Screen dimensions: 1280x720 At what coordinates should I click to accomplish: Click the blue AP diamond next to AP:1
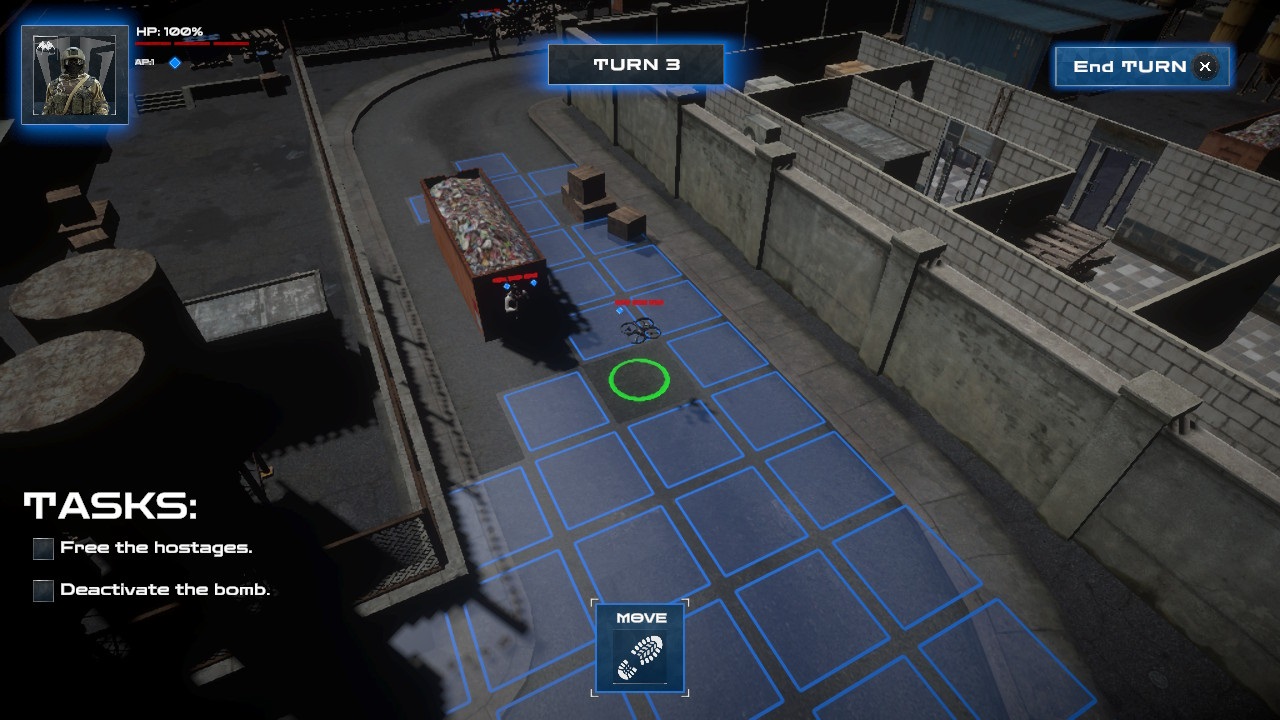coord(174,63)
